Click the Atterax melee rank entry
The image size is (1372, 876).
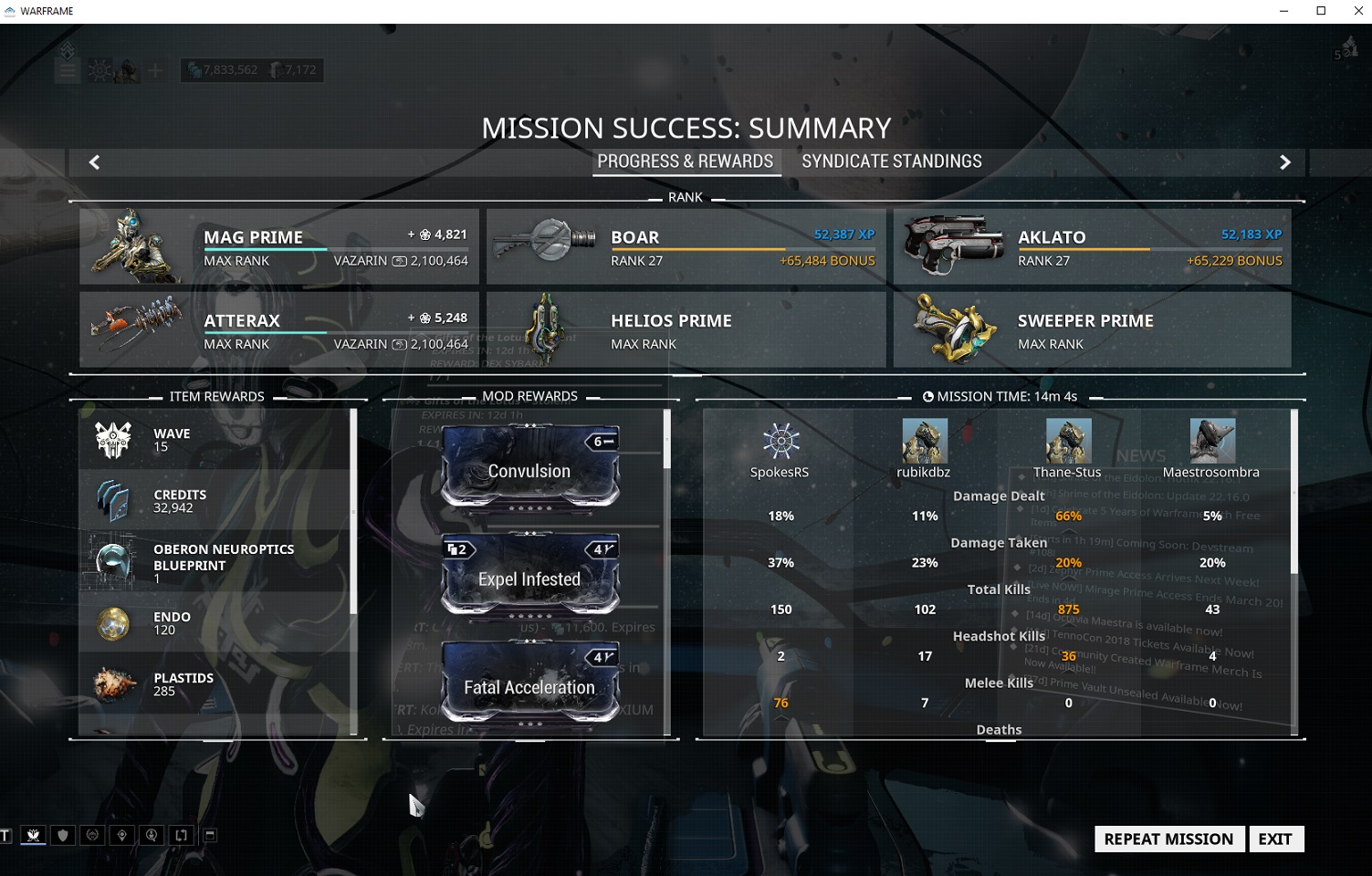279,329
